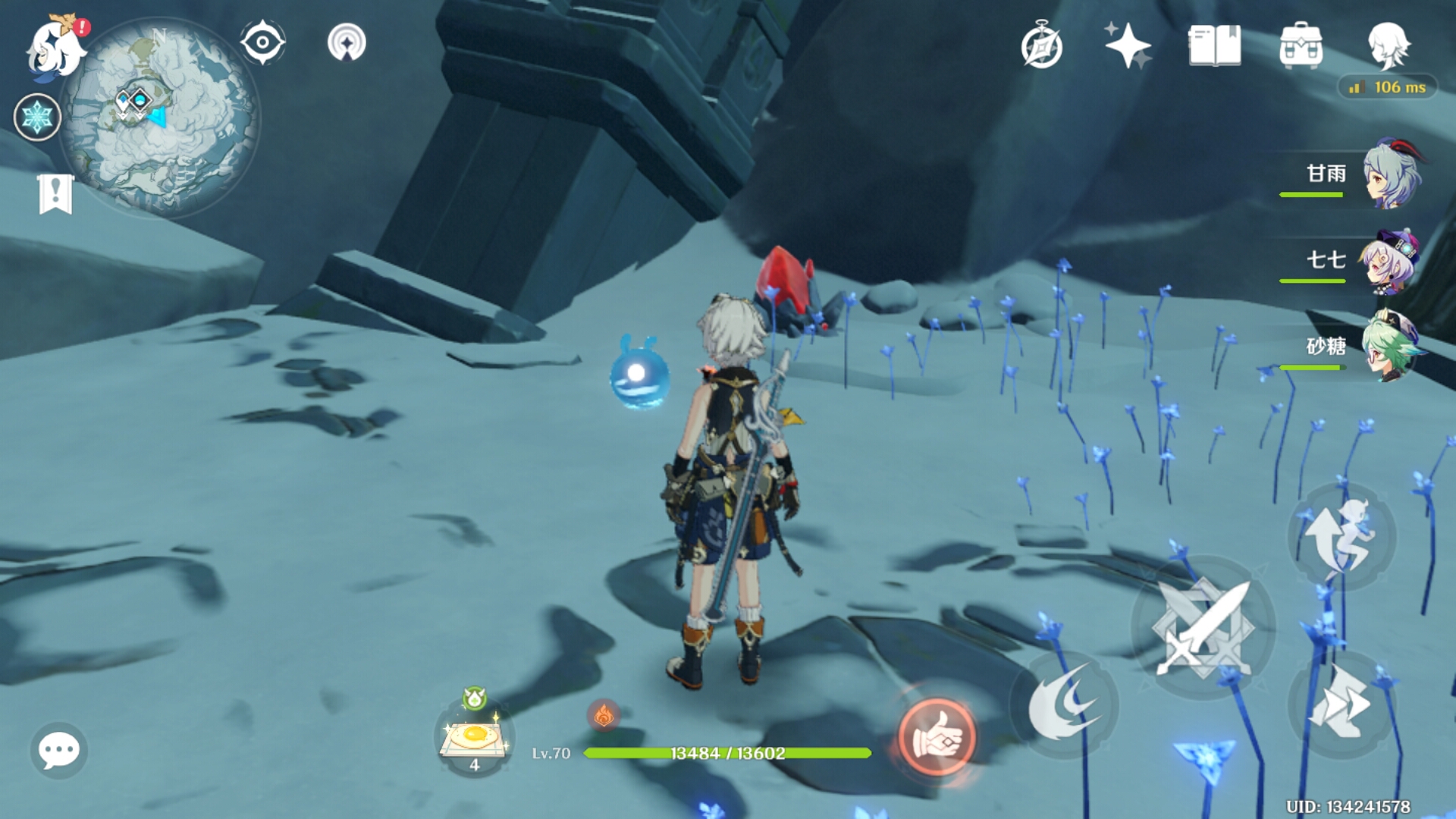1456x819 pixels.
Task: Tap the sprint dash button
Action: (x=1341, y=705)
